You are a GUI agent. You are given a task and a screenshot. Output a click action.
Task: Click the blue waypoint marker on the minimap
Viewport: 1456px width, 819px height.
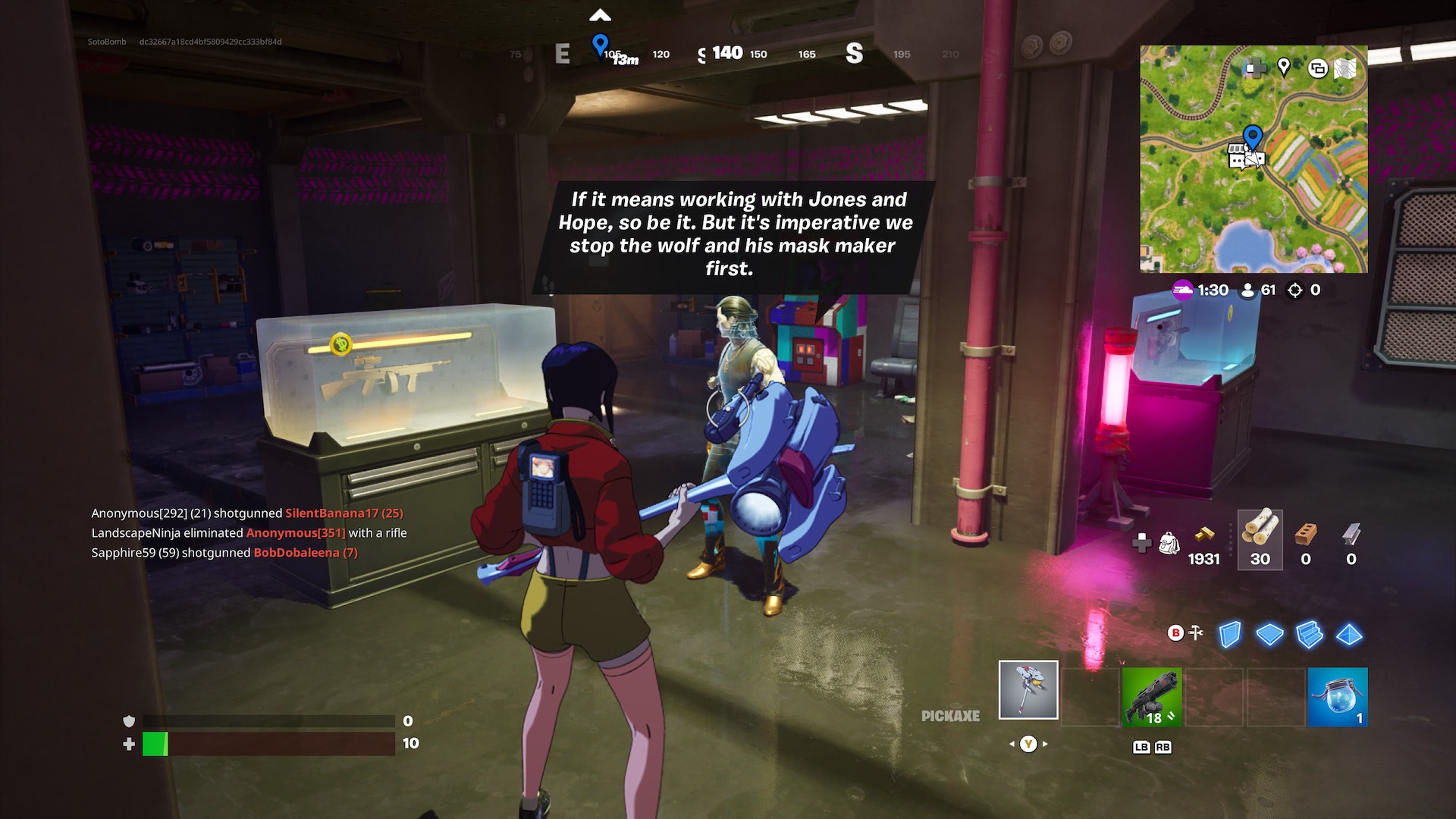coord(1253,137)
